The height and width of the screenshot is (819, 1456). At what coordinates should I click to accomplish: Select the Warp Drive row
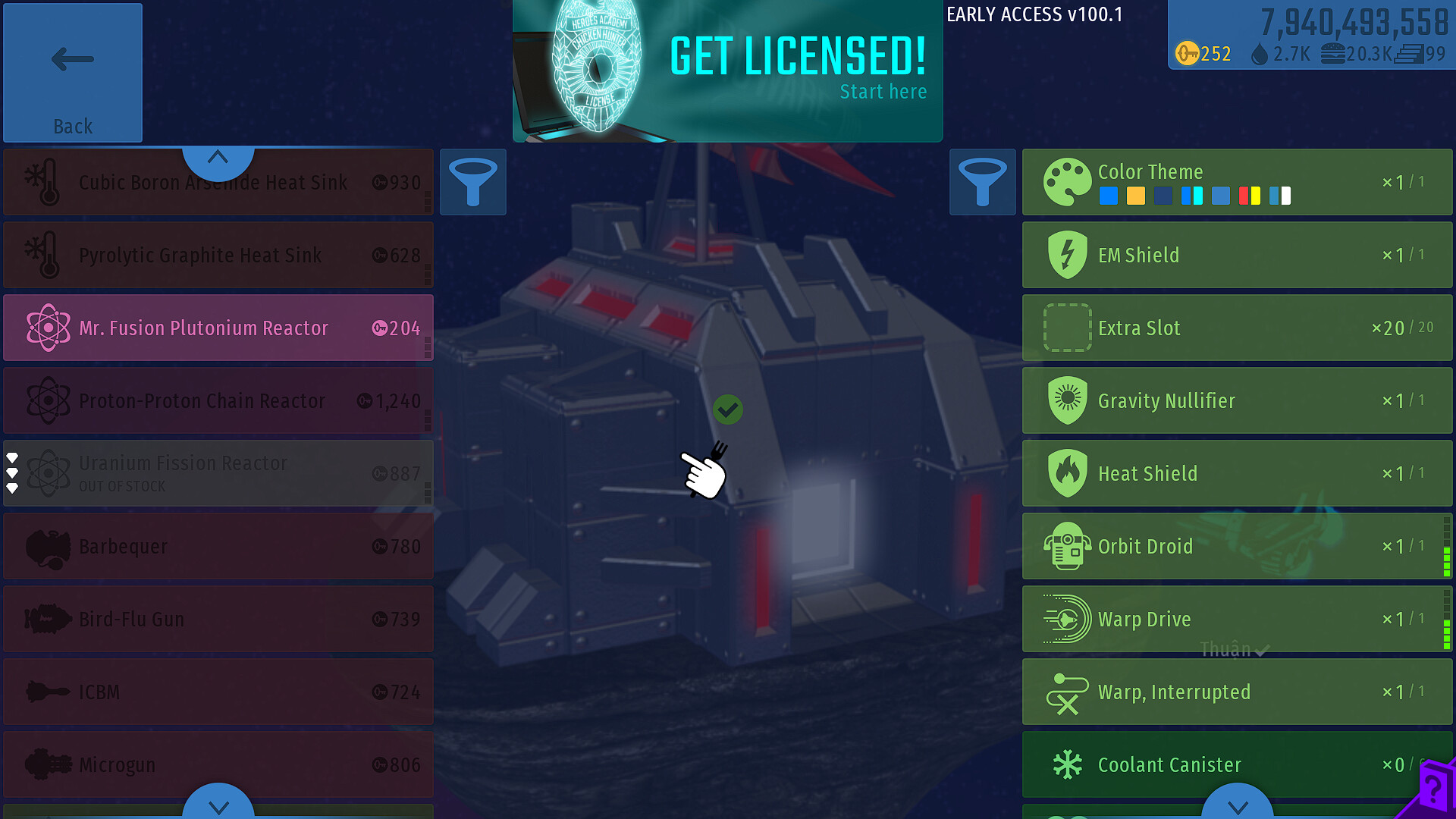click(x=1237, y=619)
